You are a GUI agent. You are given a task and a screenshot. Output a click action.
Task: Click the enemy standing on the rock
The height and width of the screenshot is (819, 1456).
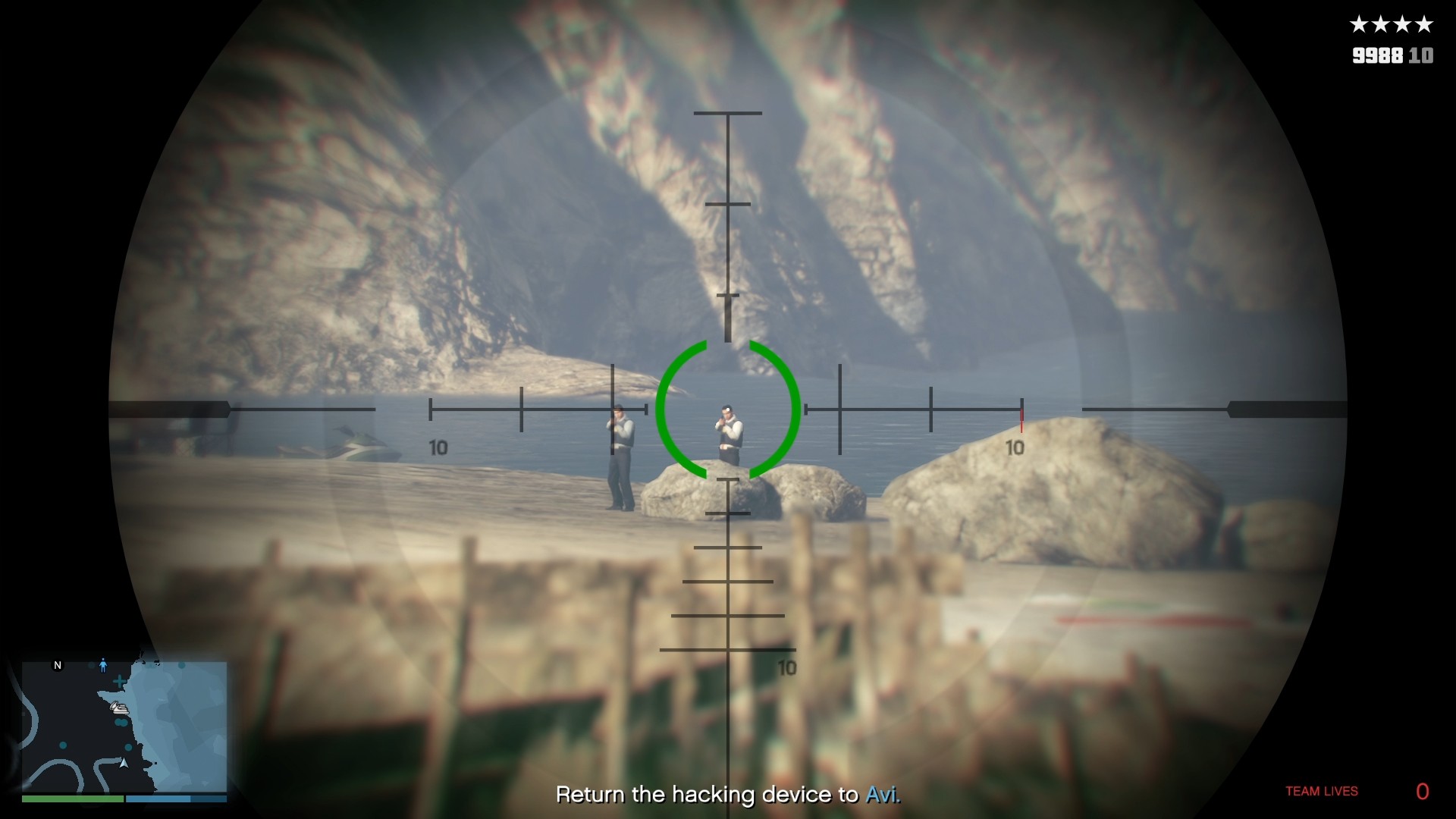(x=730, y=432)
